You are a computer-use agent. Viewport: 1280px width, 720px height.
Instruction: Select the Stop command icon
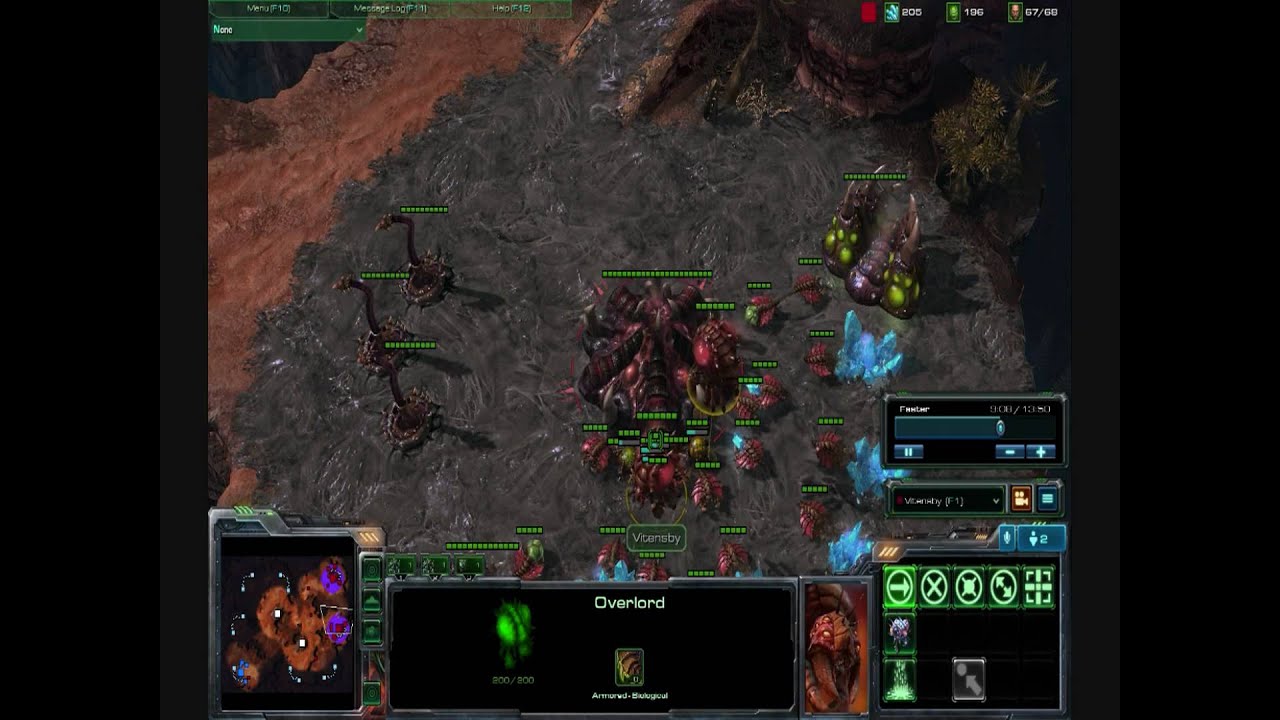[x=934, y=588]
